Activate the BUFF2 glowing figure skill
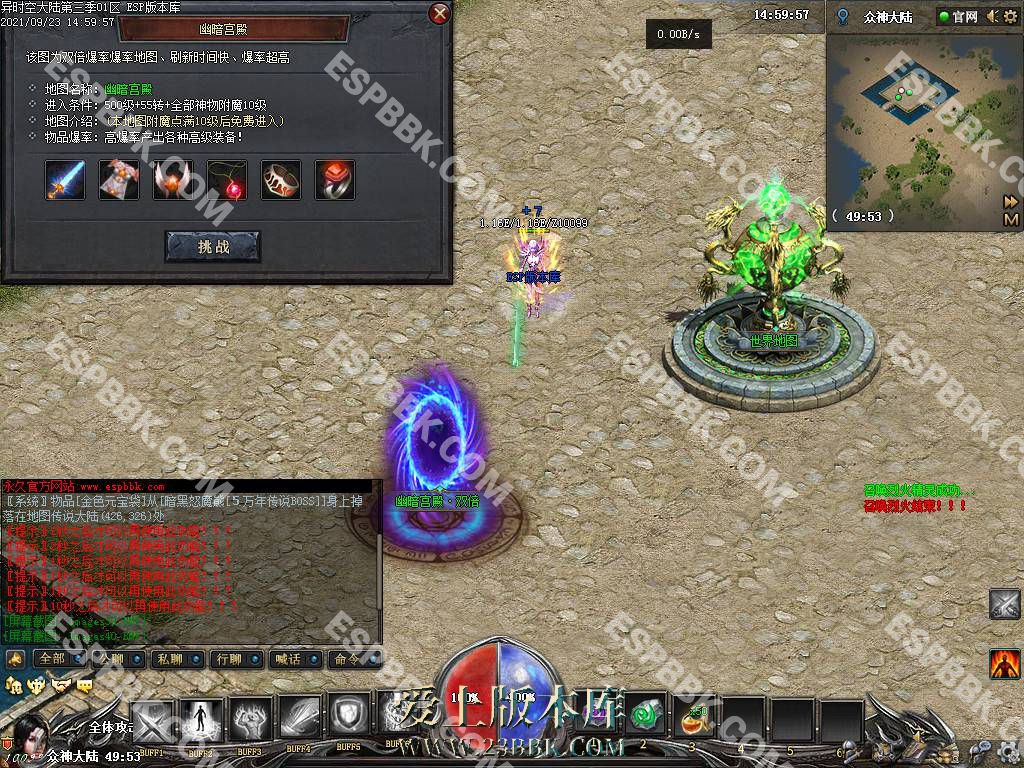The image size is (1024, 768). click(x=201, y=720)
